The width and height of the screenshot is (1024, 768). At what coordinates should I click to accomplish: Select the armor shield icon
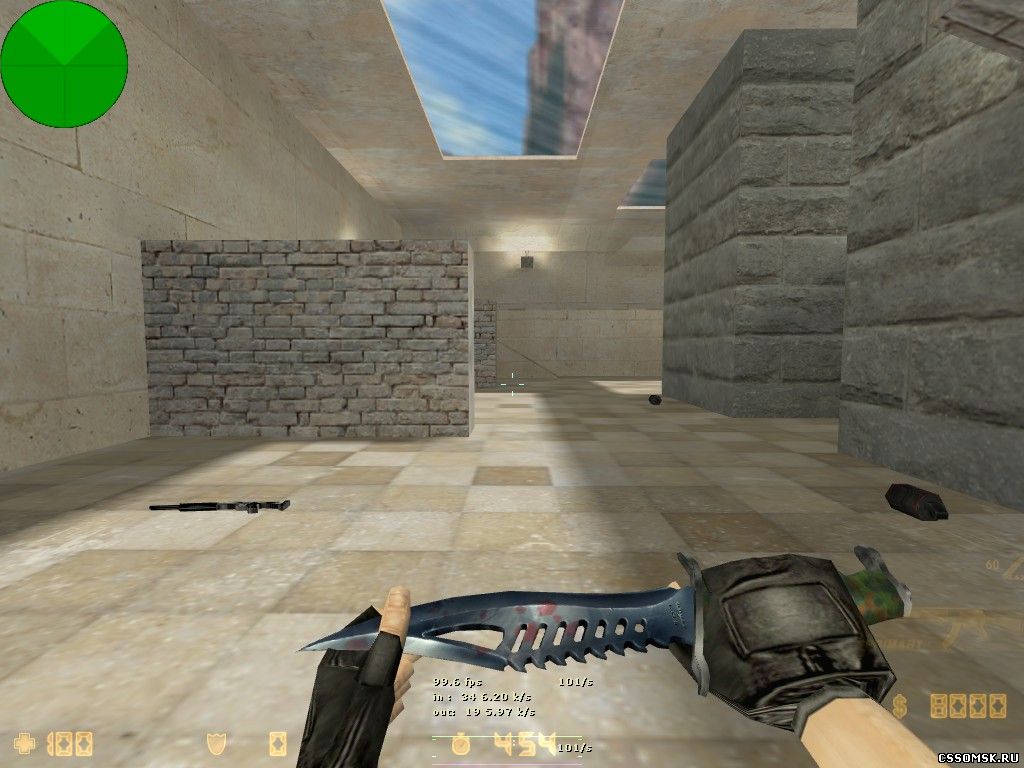pos(214,743)
